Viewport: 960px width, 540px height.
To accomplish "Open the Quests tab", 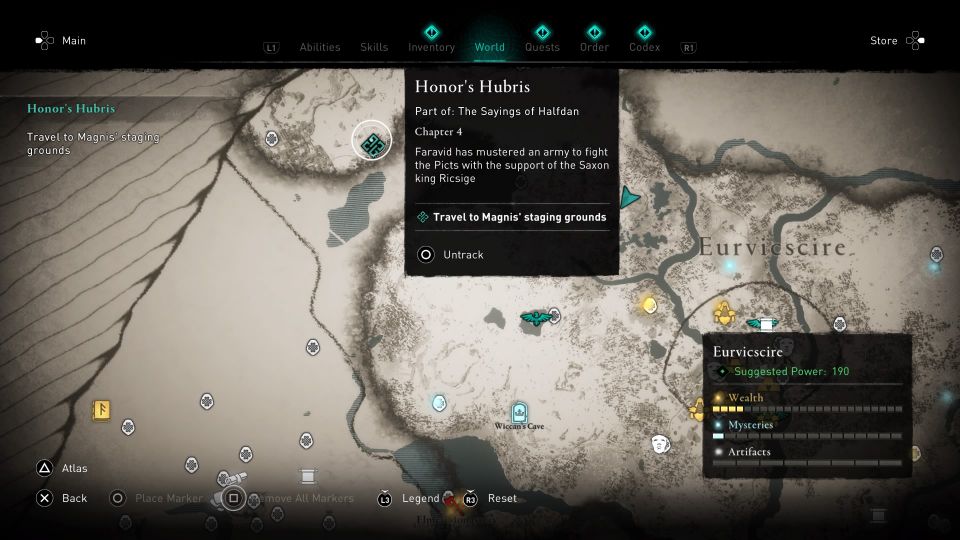I will [542, 47].
